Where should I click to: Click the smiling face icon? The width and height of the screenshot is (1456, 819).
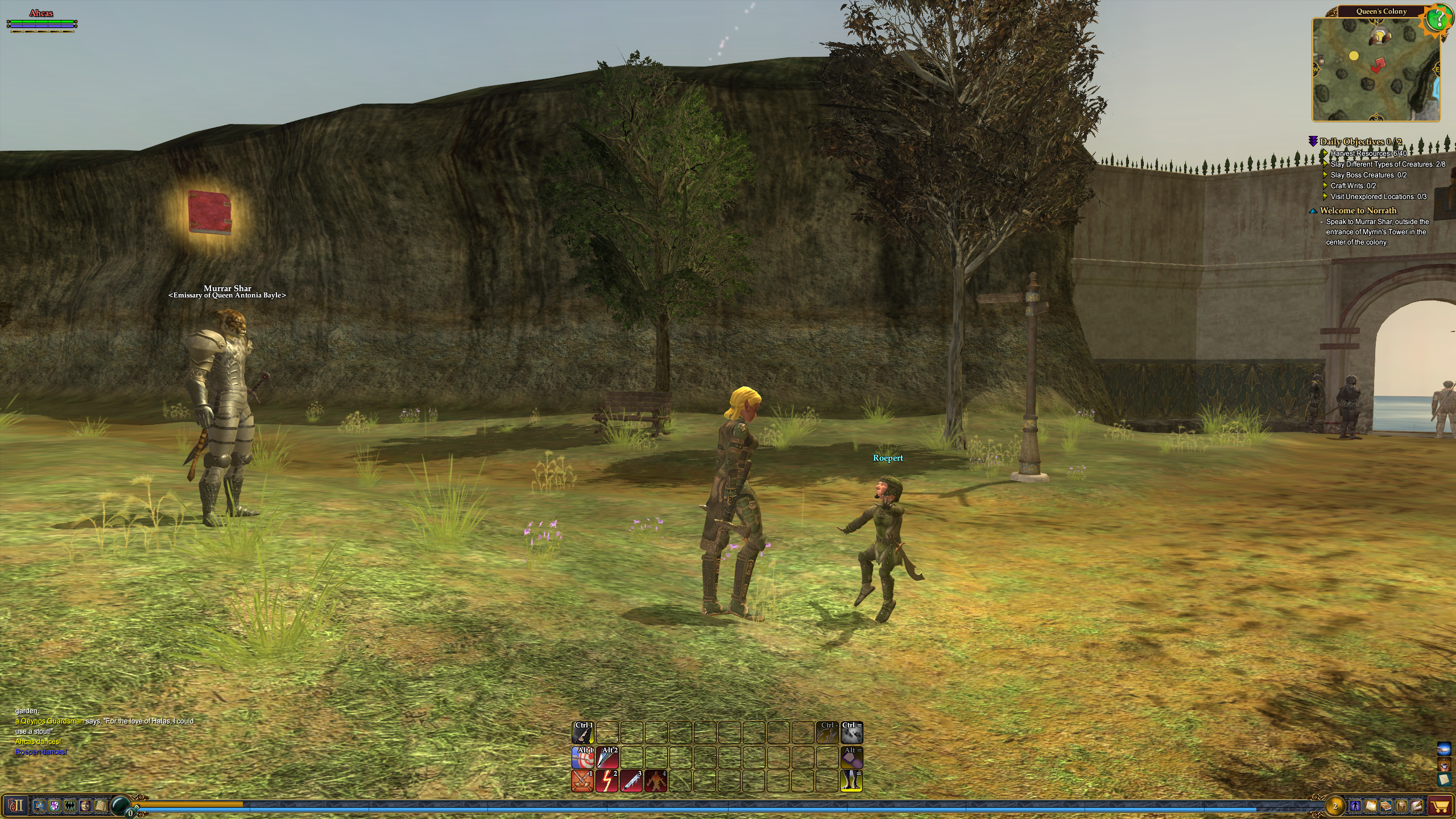[x=85, y=805]
